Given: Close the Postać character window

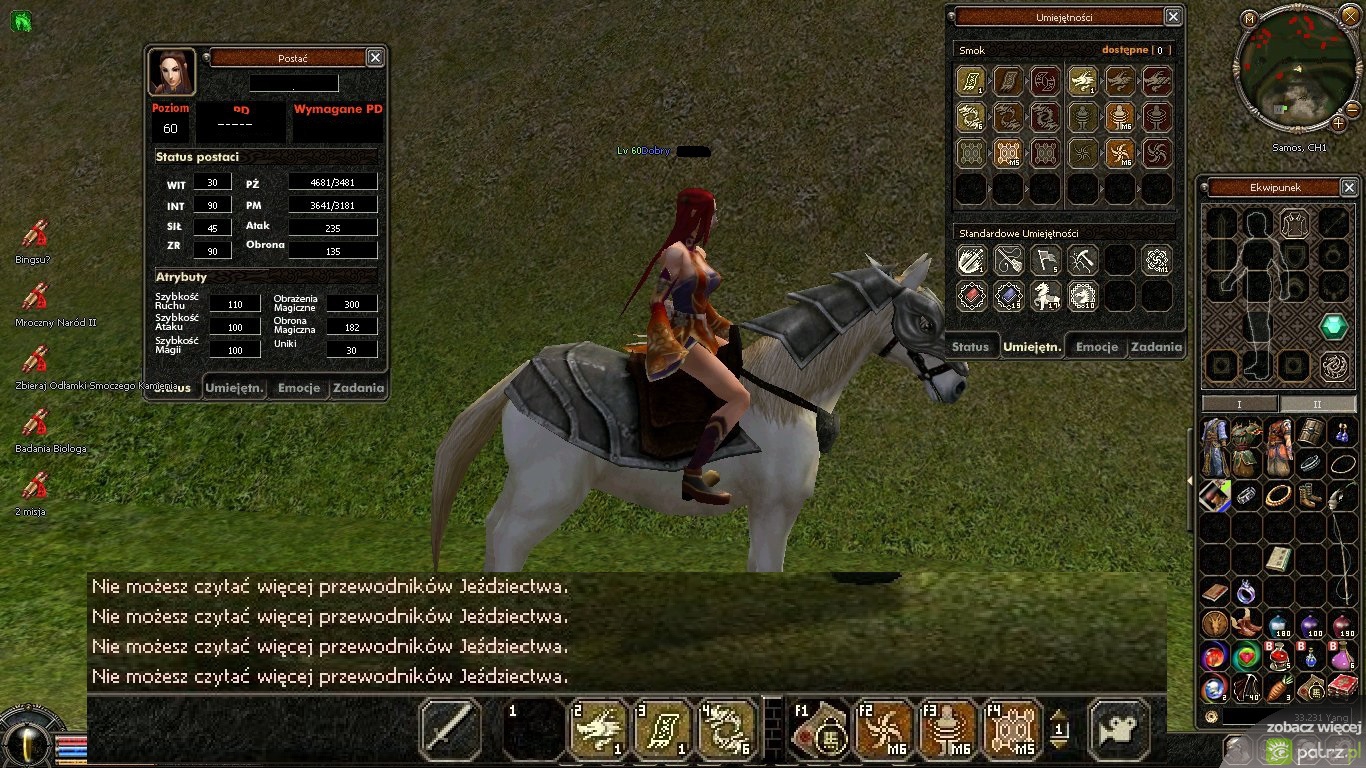Looking at the screenshot, I should point(375,58).
